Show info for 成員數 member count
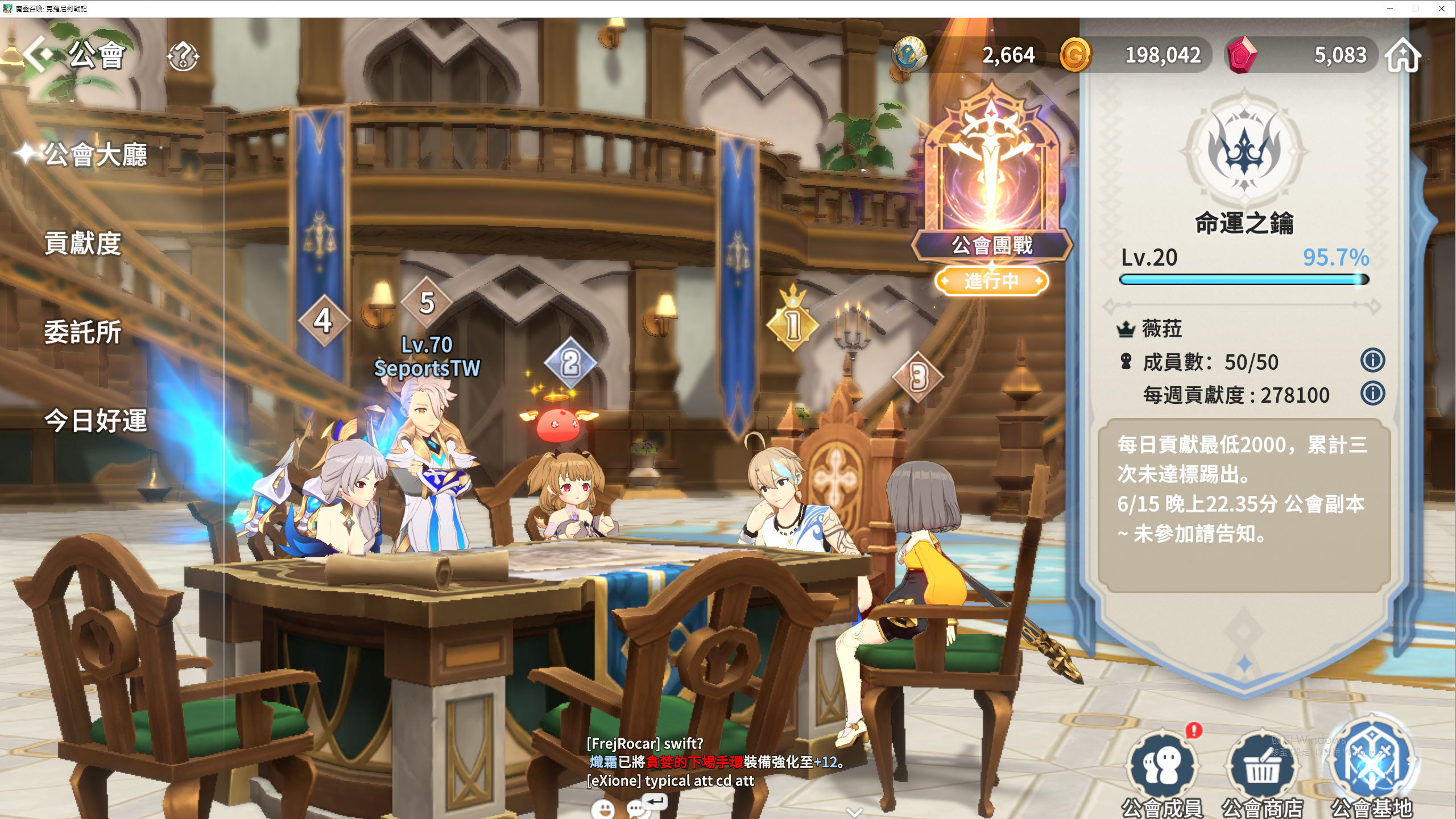This screenshot has height=819, width=1456. [1372, 361]
